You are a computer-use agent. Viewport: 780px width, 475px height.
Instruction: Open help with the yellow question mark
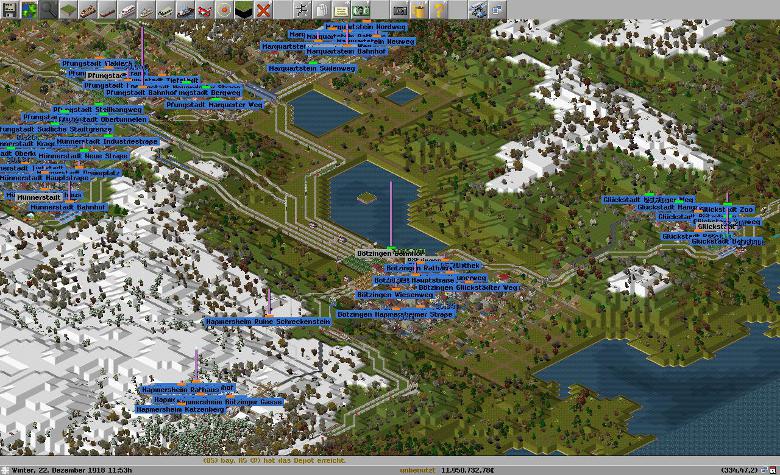439,10
